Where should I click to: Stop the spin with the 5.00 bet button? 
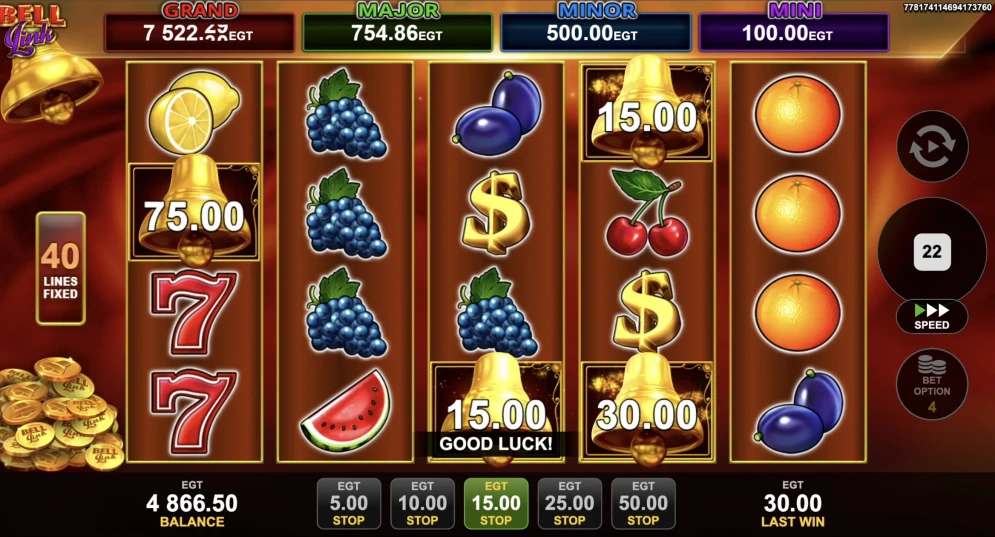click(x=348, y=503)
